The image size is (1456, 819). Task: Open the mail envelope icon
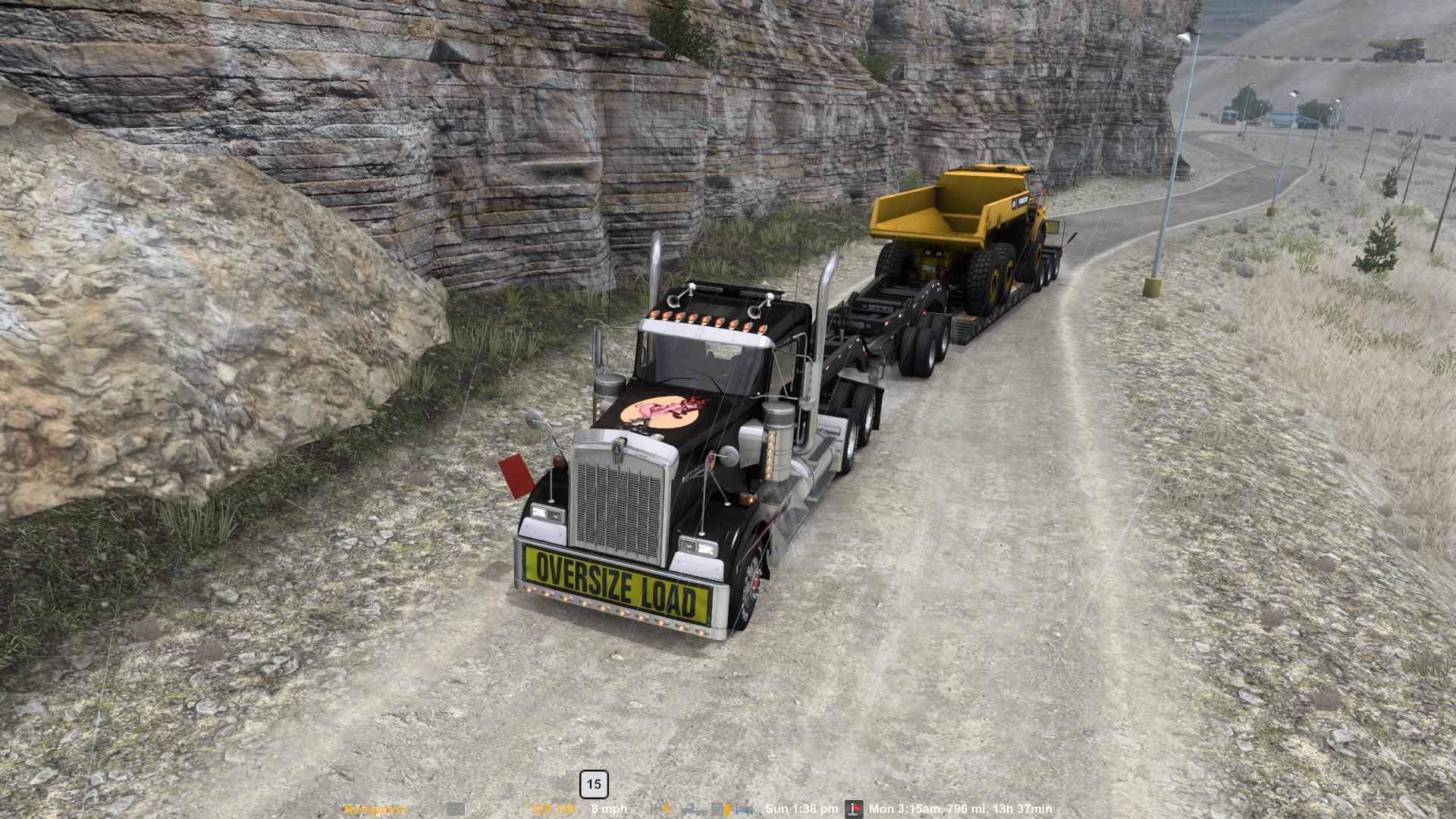455,809
